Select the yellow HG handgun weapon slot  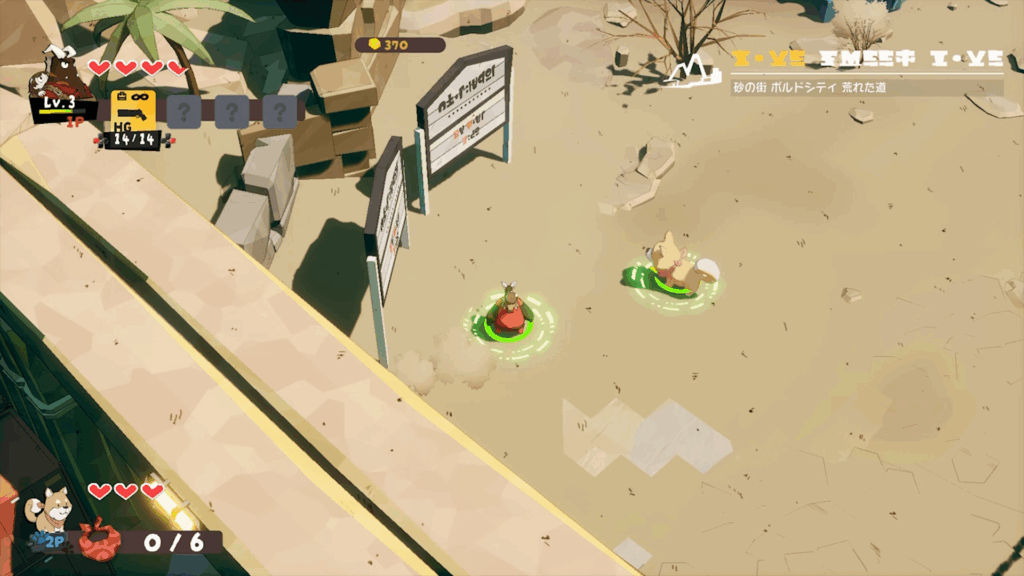point(128,108)
